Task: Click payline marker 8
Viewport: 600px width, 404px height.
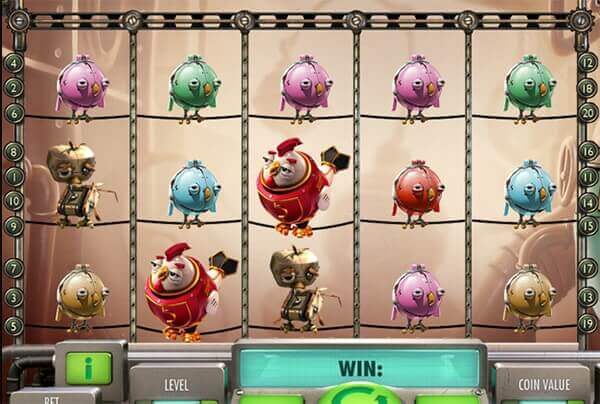Action: click(13, 152)
